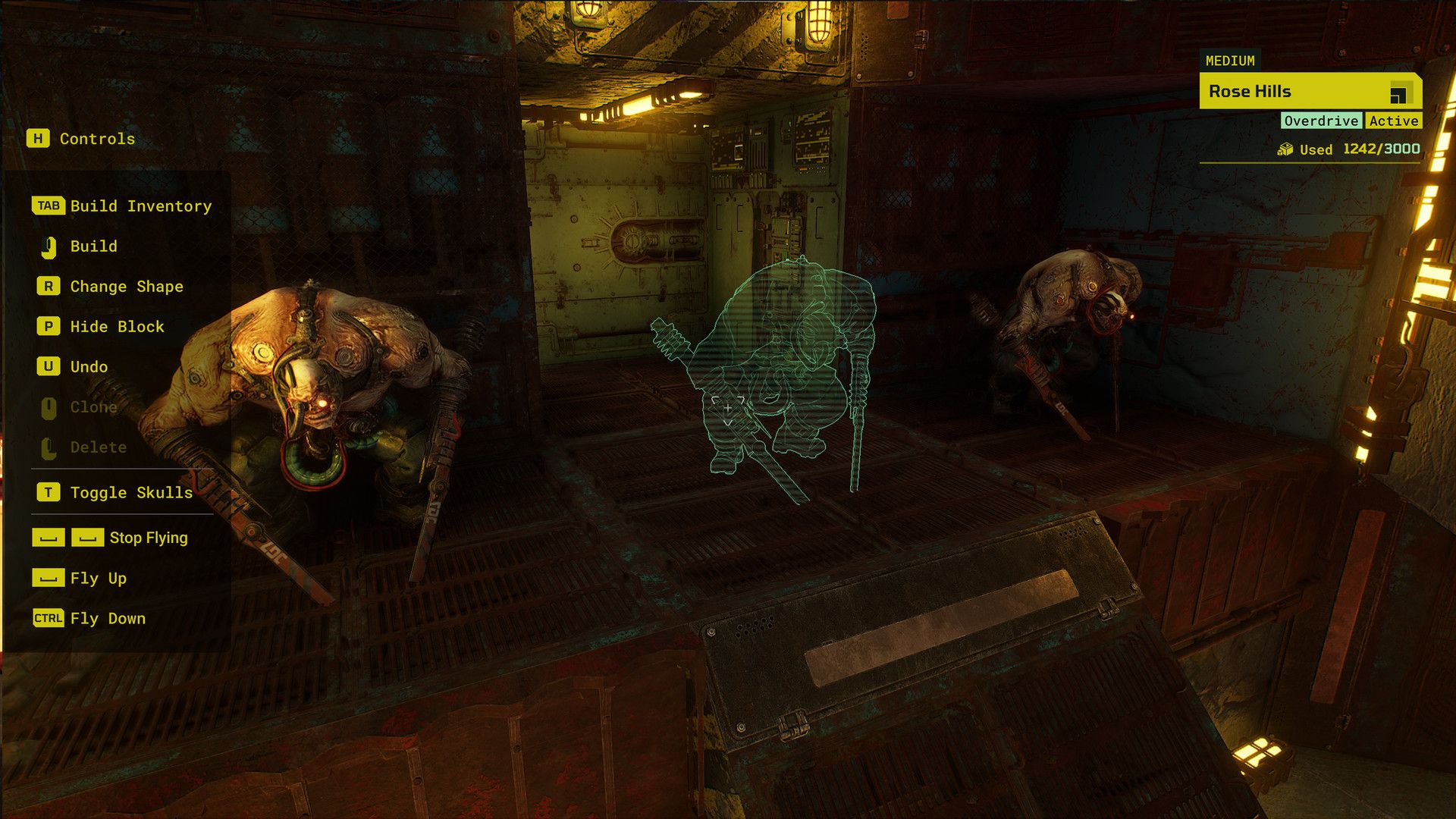1456x819 pixels.
Task: Enable the Overdrive mode label
Action: click(x=1321, y=121)
